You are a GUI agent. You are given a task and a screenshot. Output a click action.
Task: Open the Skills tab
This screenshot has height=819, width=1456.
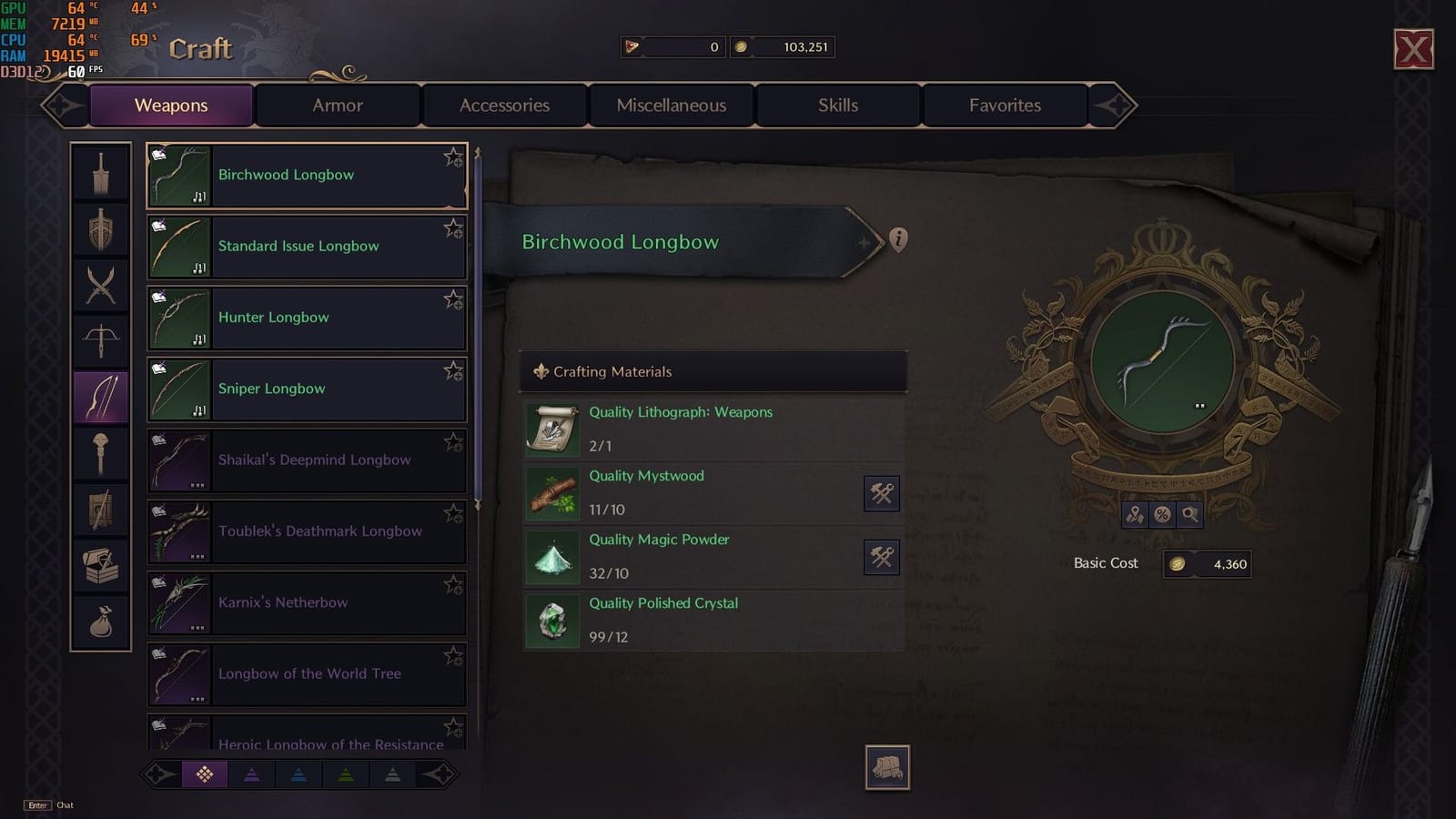tap(837, 105)
